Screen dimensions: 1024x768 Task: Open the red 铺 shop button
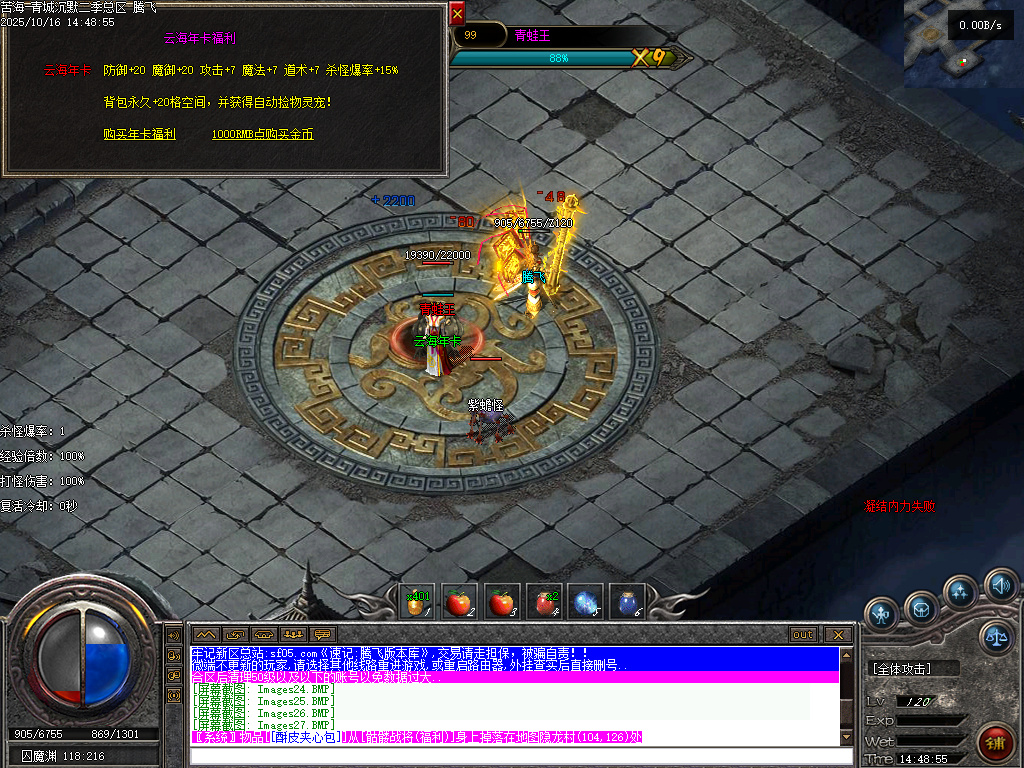(x=994, y=741)
